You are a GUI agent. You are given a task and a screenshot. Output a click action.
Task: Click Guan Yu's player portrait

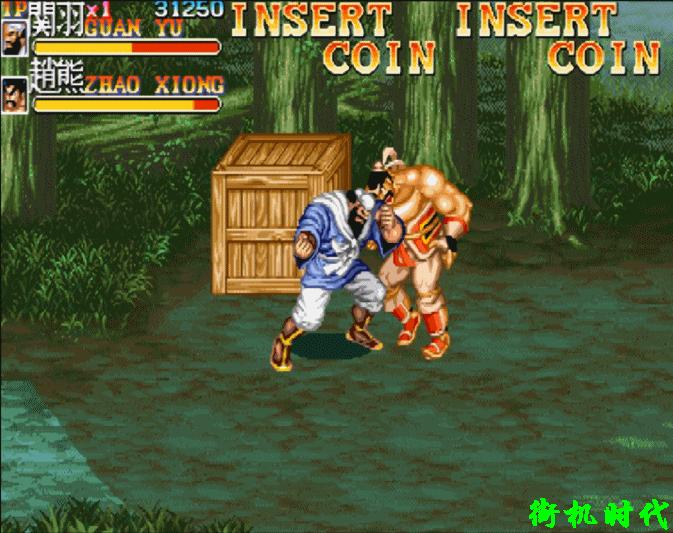pos(16,38)
